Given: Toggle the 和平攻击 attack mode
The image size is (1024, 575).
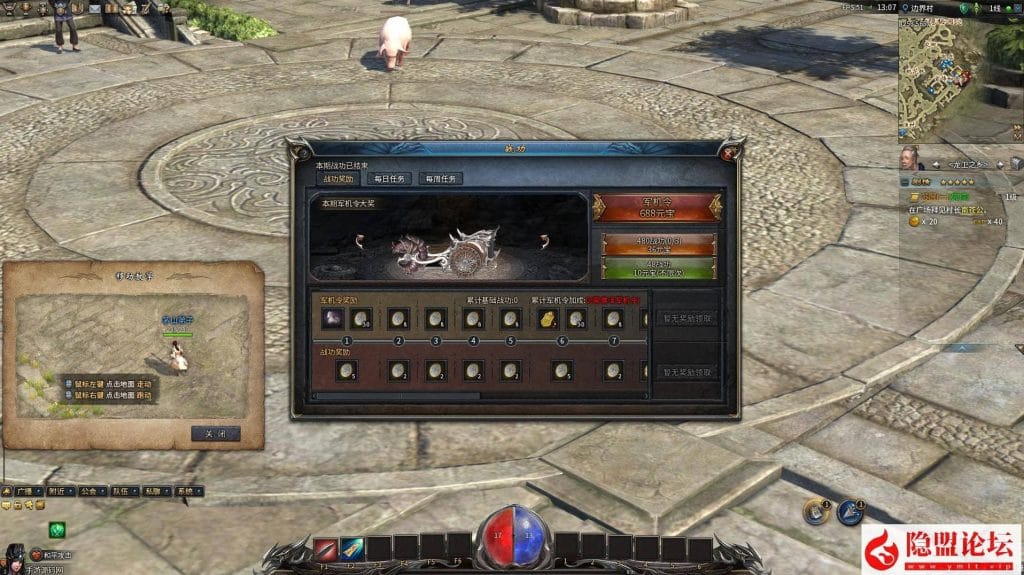Looking at the screenshot, I should 52,554.
